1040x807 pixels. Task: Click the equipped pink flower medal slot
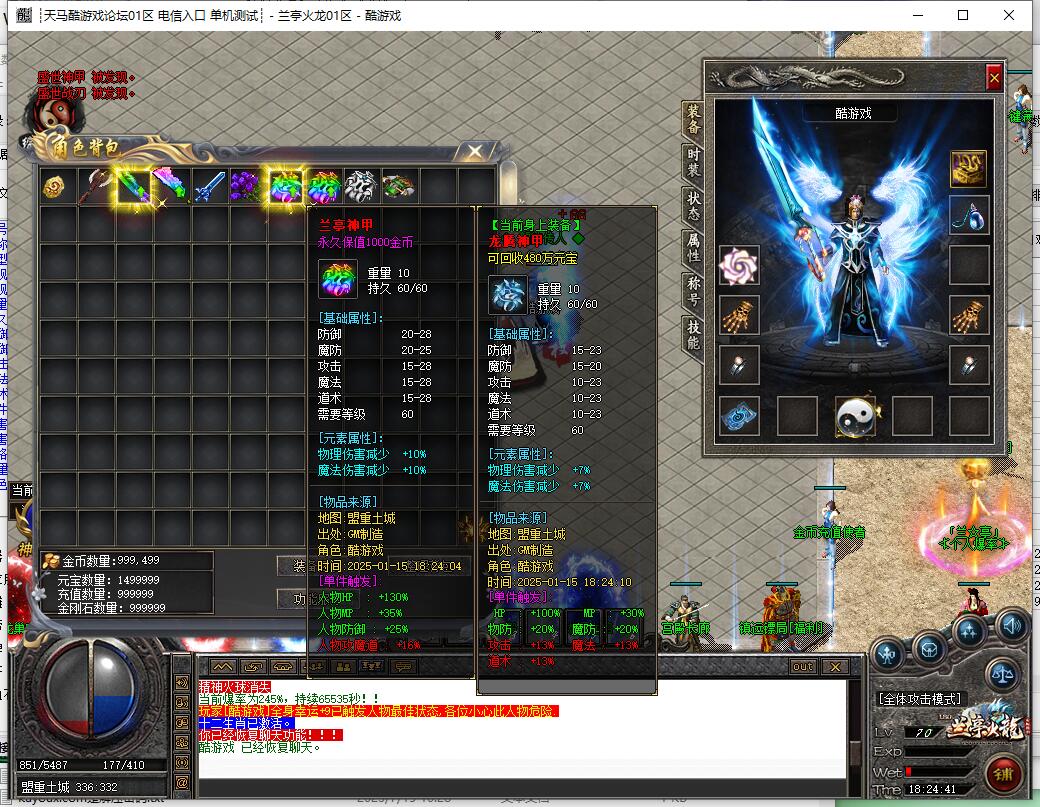point(739,266)
